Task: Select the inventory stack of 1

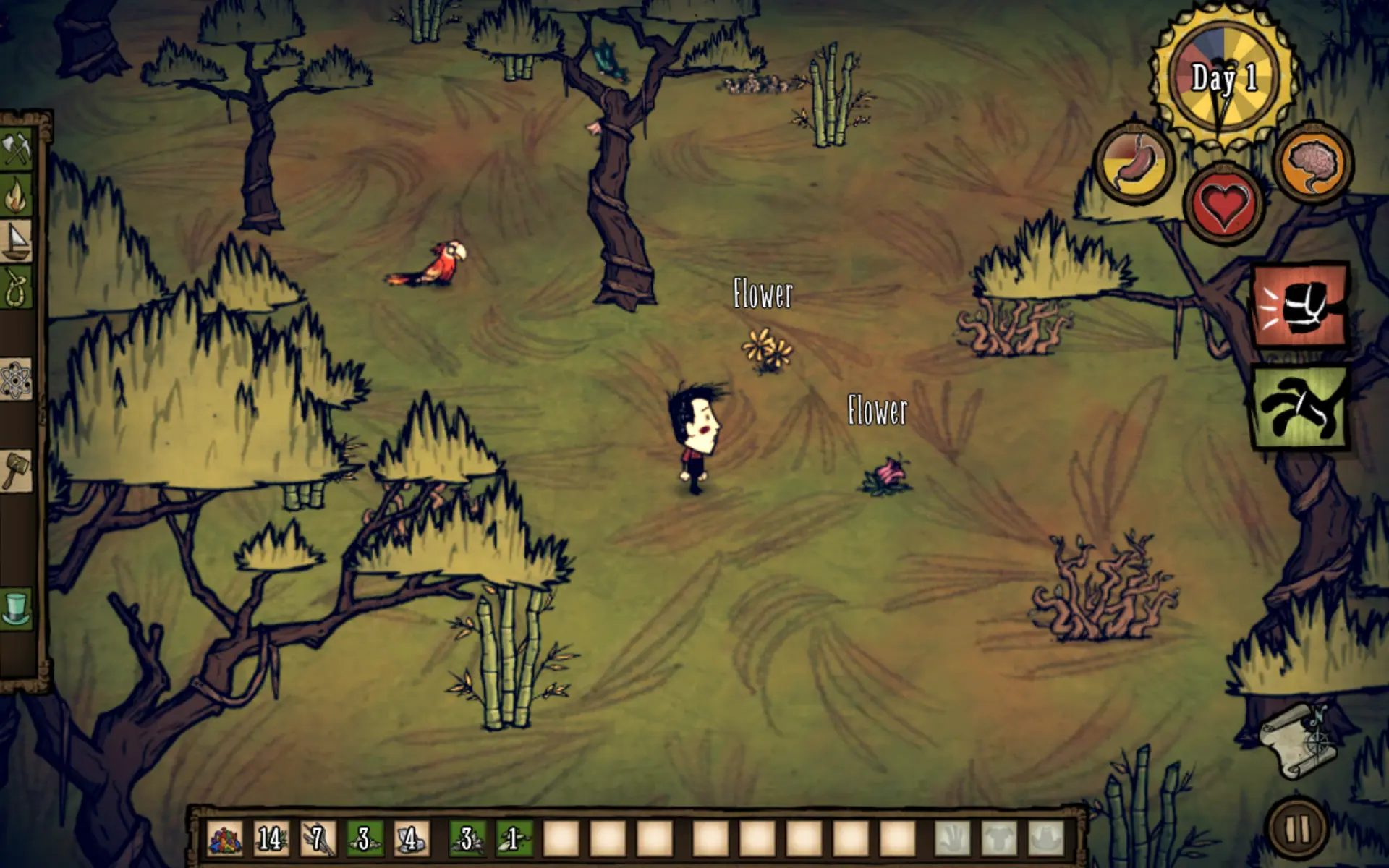Action: tap(514, 839)
